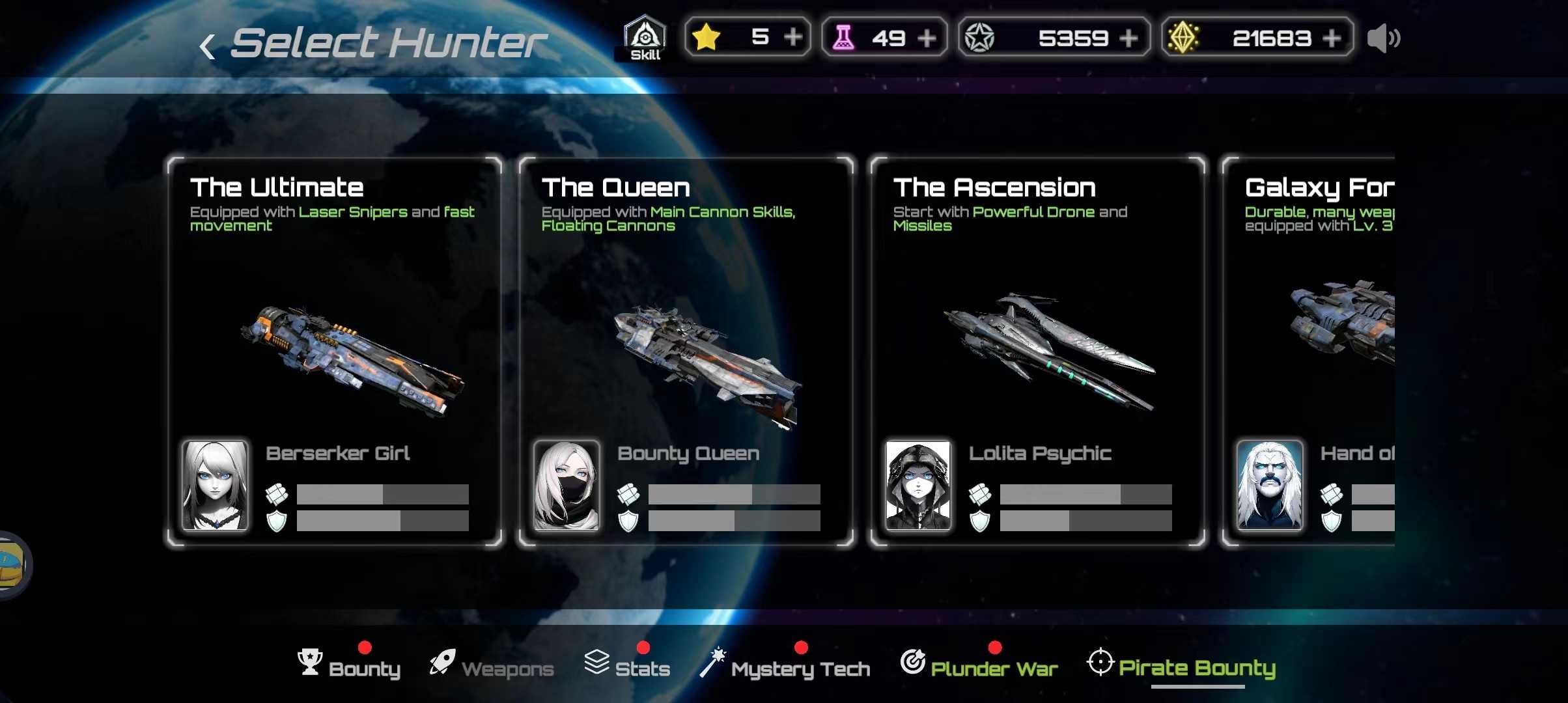
Task: Add more star badge currency
Action: pyautogui.click(x=1128, y=38)
